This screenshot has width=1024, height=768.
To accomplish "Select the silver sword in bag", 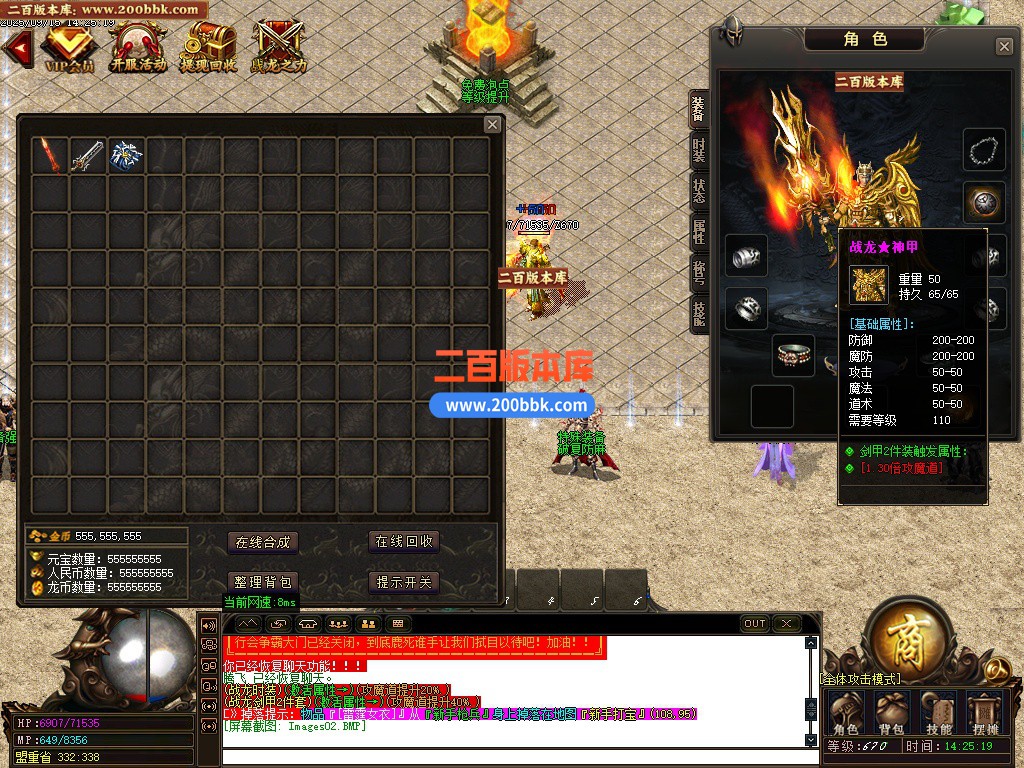I will pos(87,156).
